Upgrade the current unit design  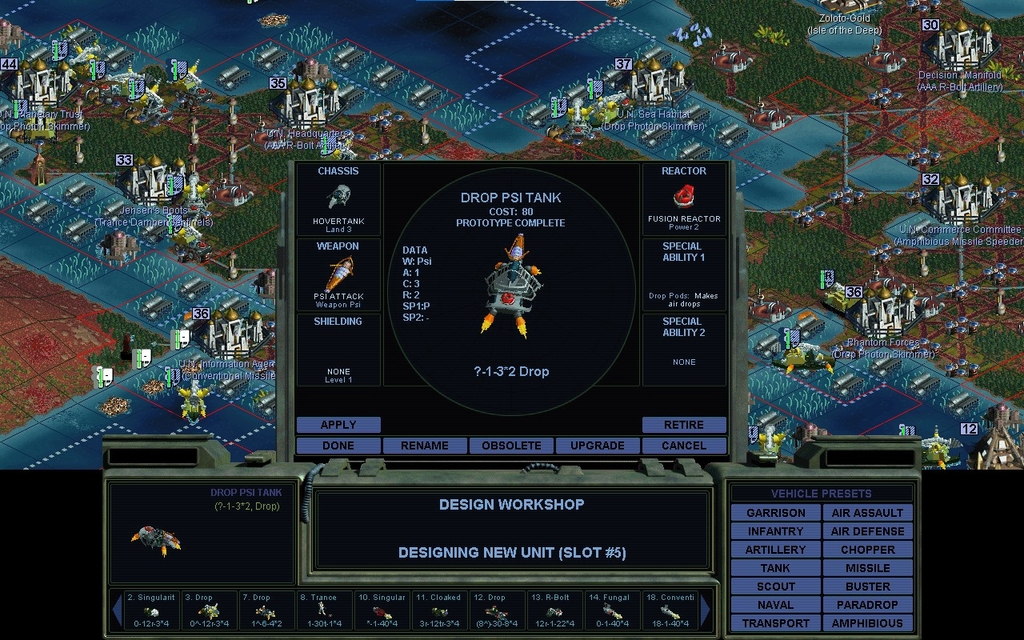[597, 445]
